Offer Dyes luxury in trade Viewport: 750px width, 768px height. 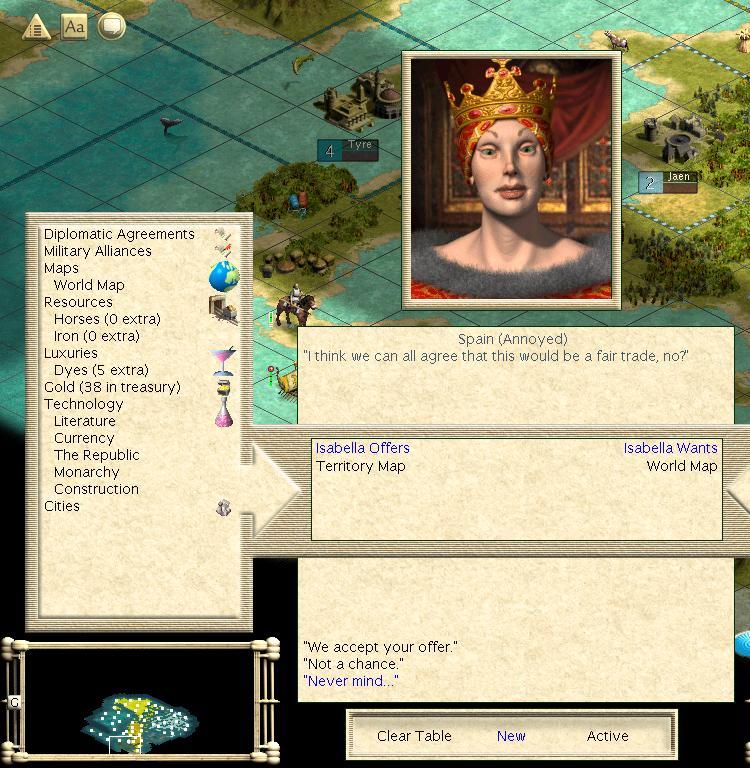(x=100, y=370)
